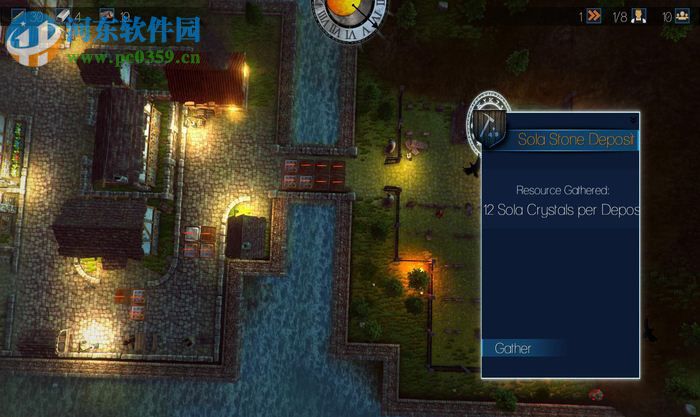700x417 pixels.
Task: Select the game speed double-arrow icon
Action: pyautogui.click(x=594, y=15)
